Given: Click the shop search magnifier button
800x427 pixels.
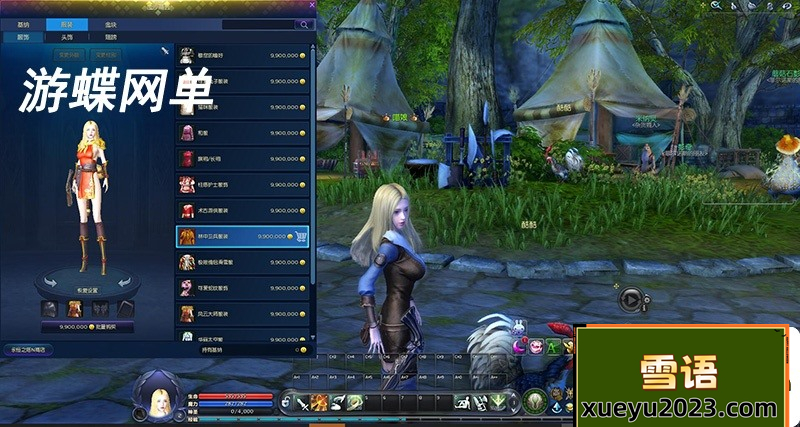Looking at the screenshot, I should [303, 23].
